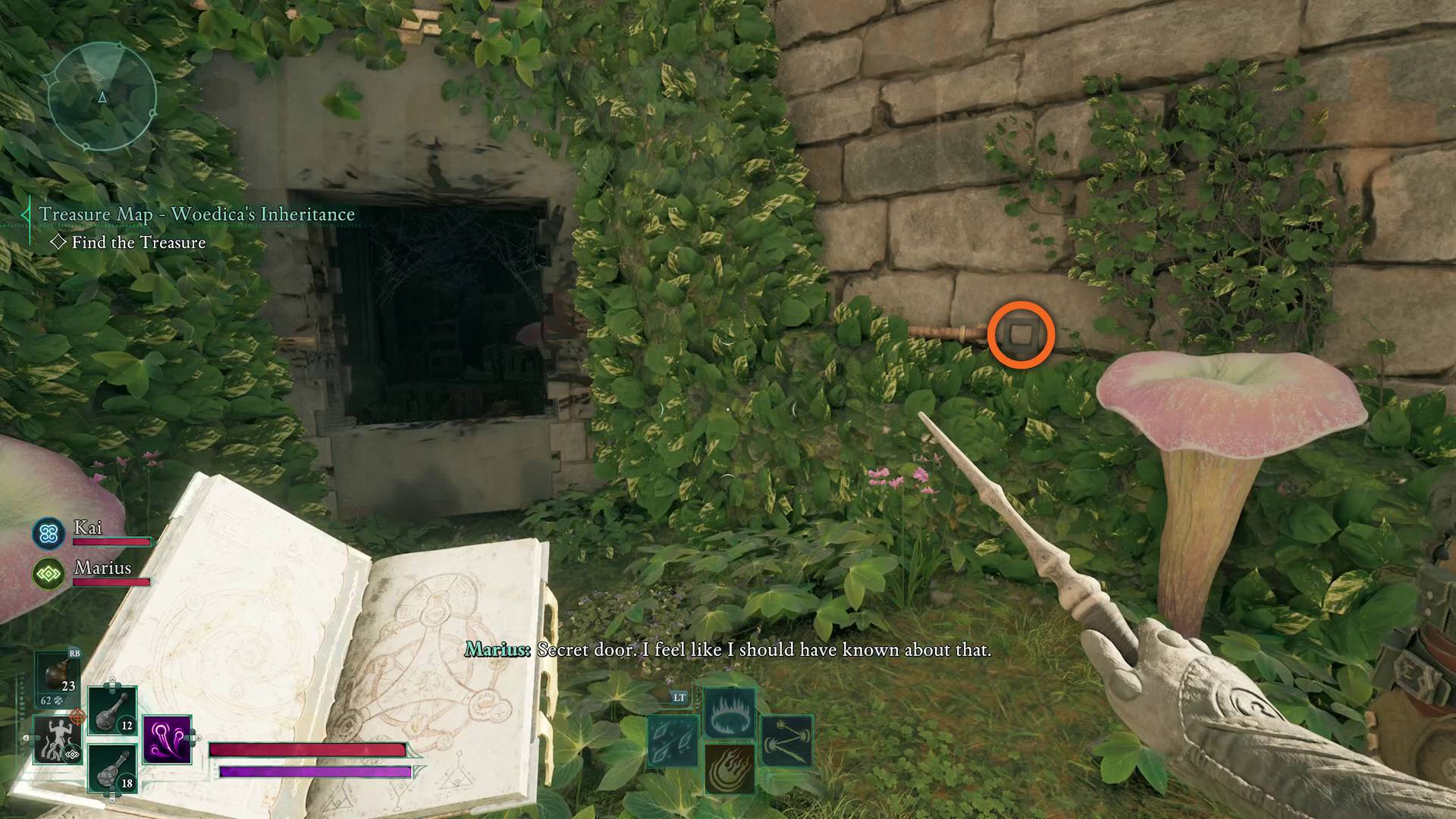Cast the fireball spell
This screenshot has height=819, width=1456.
(x=730, y=768)
